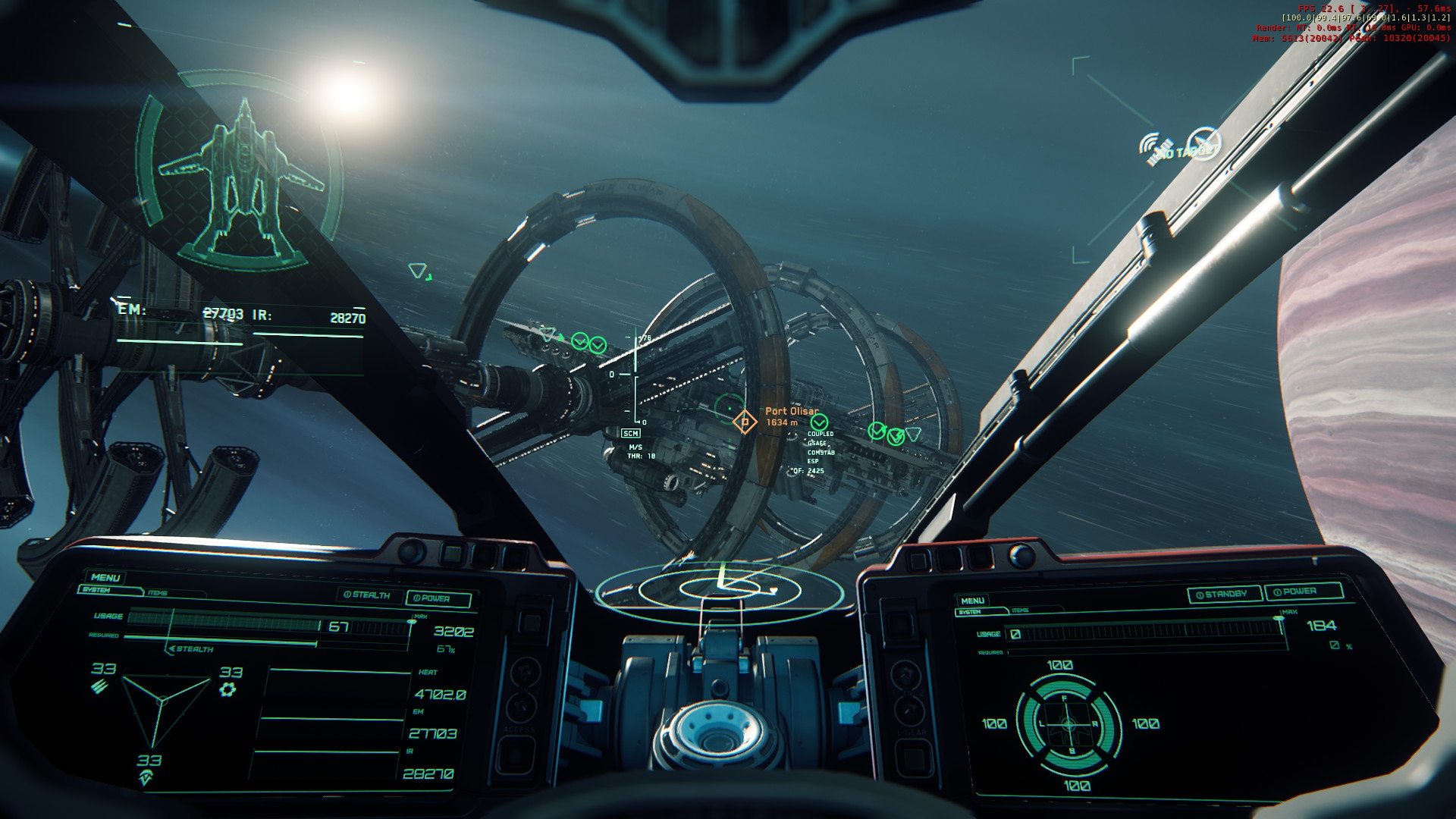Switch to ITEMS tab on the shield display
Screen dimensions: 1456x819
[x=1020, y=610]
